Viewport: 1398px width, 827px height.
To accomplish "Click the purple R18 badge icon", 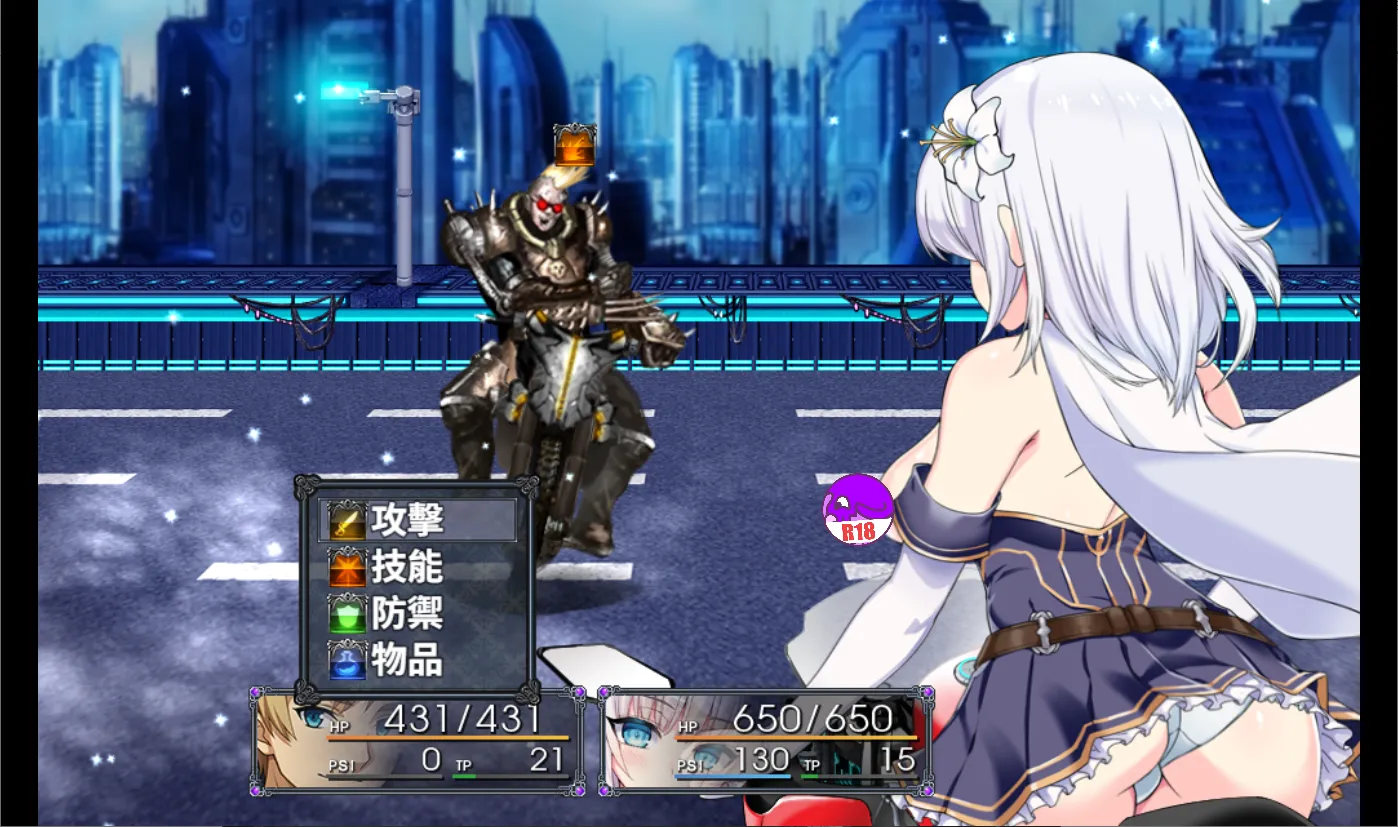I will click(857, 510).
